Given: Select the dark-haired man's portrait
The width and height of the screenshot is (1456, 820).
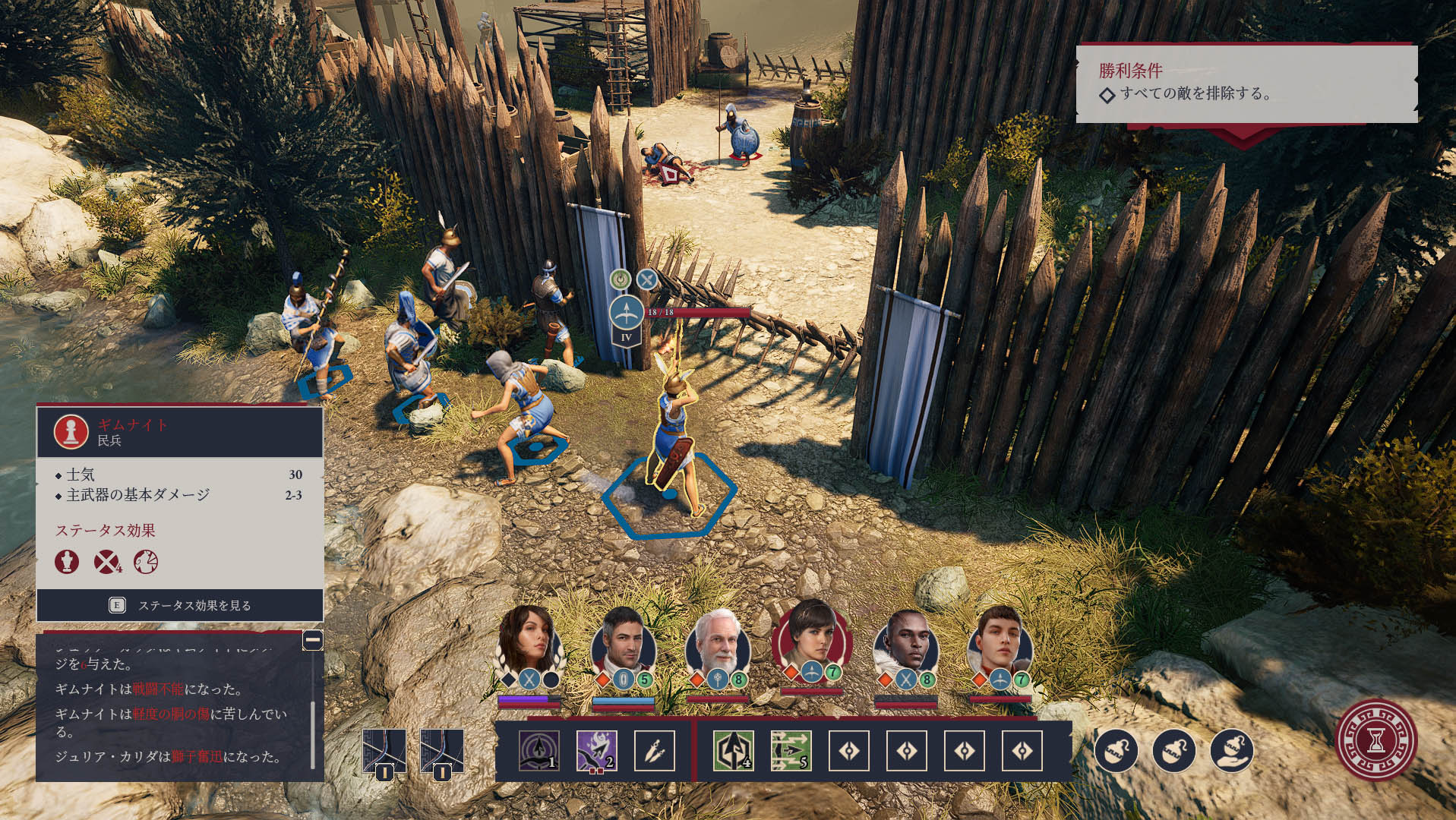Looking at the screenshot, I should 623,642.
